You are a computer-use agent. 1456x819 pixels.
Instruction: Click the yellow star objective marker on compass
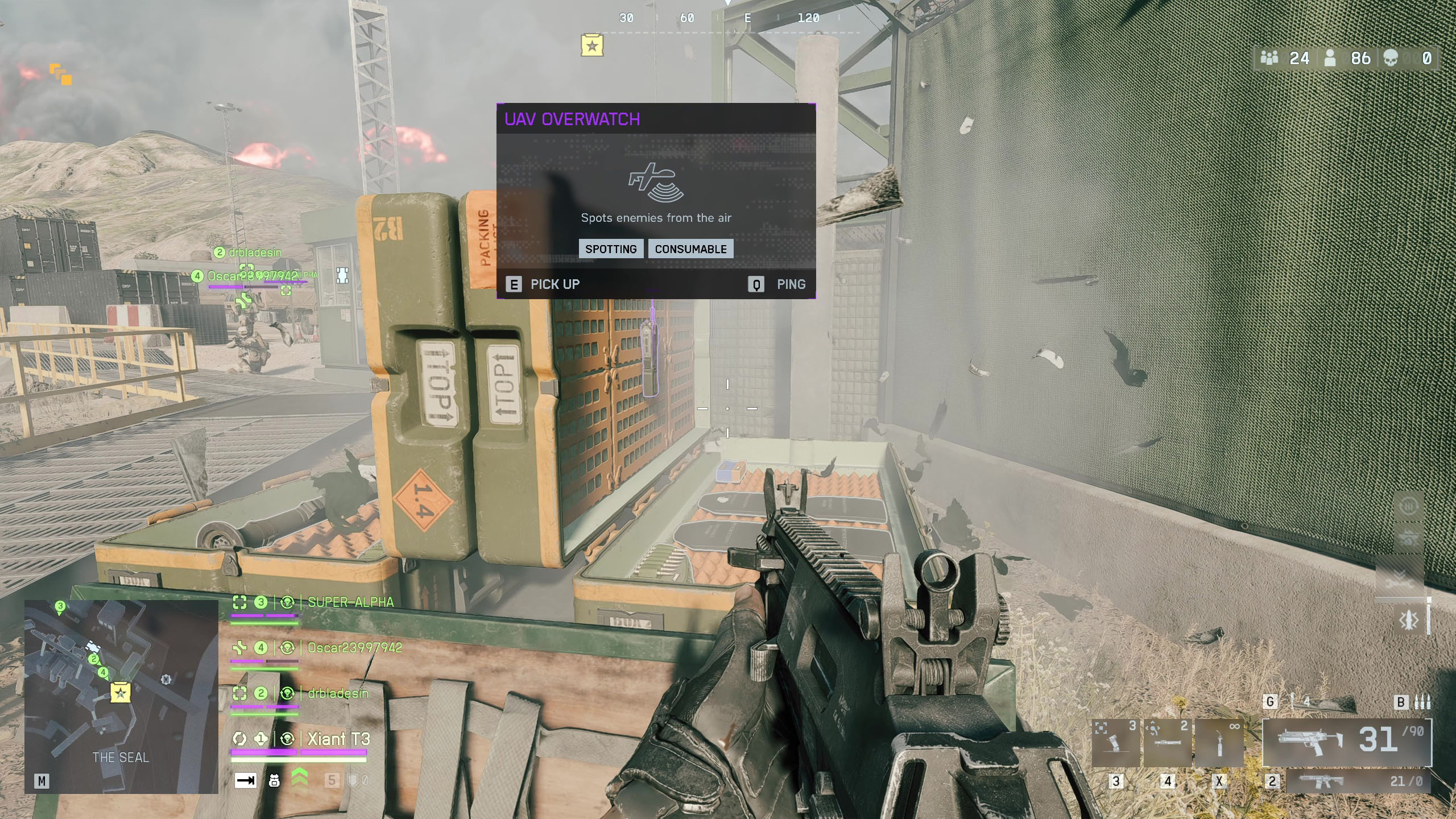tap(592, 45)
